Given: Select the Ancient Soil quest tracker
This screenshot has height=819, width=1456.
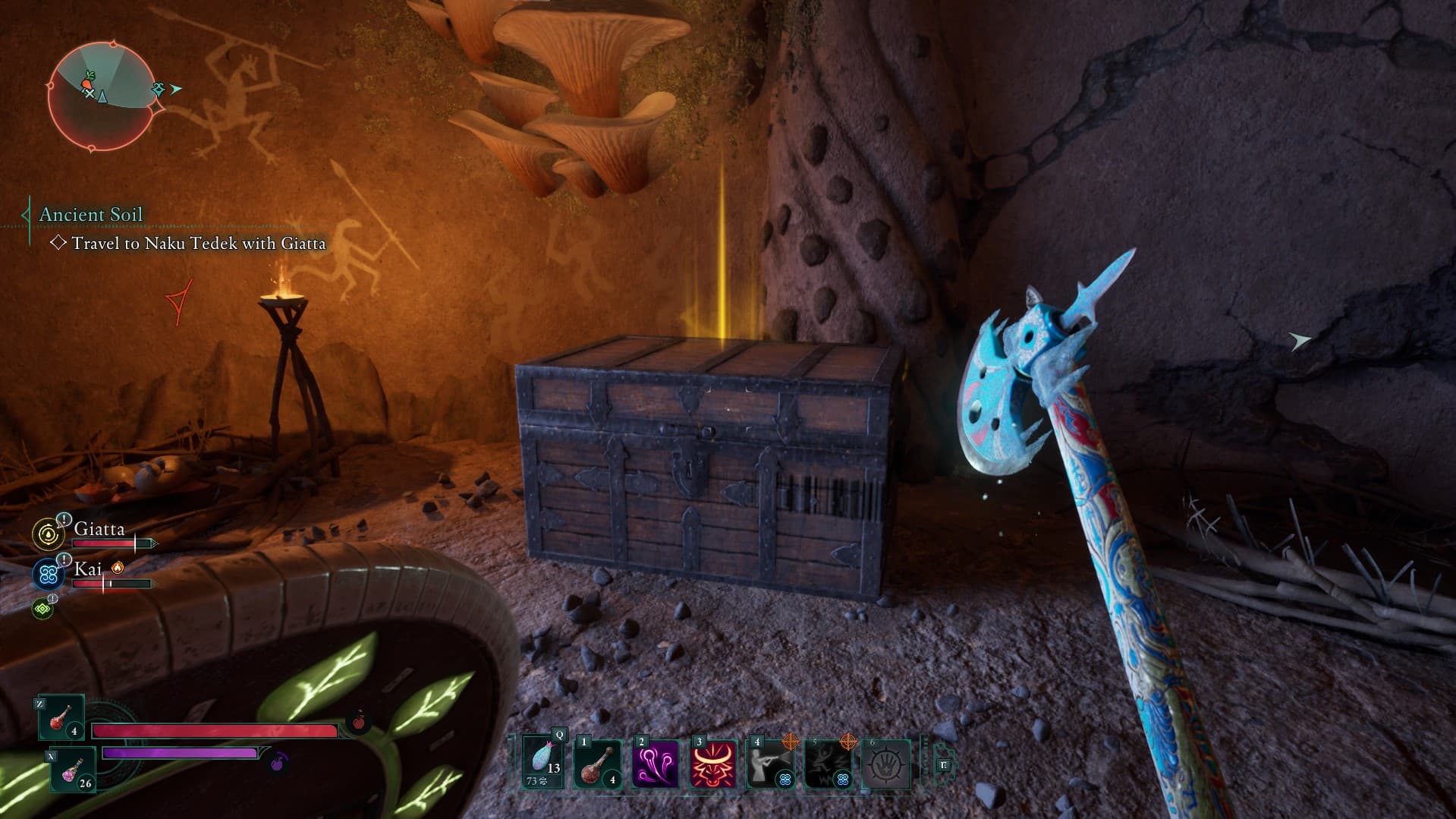Looking at the screenshot, I should click(x=90, y=215).
